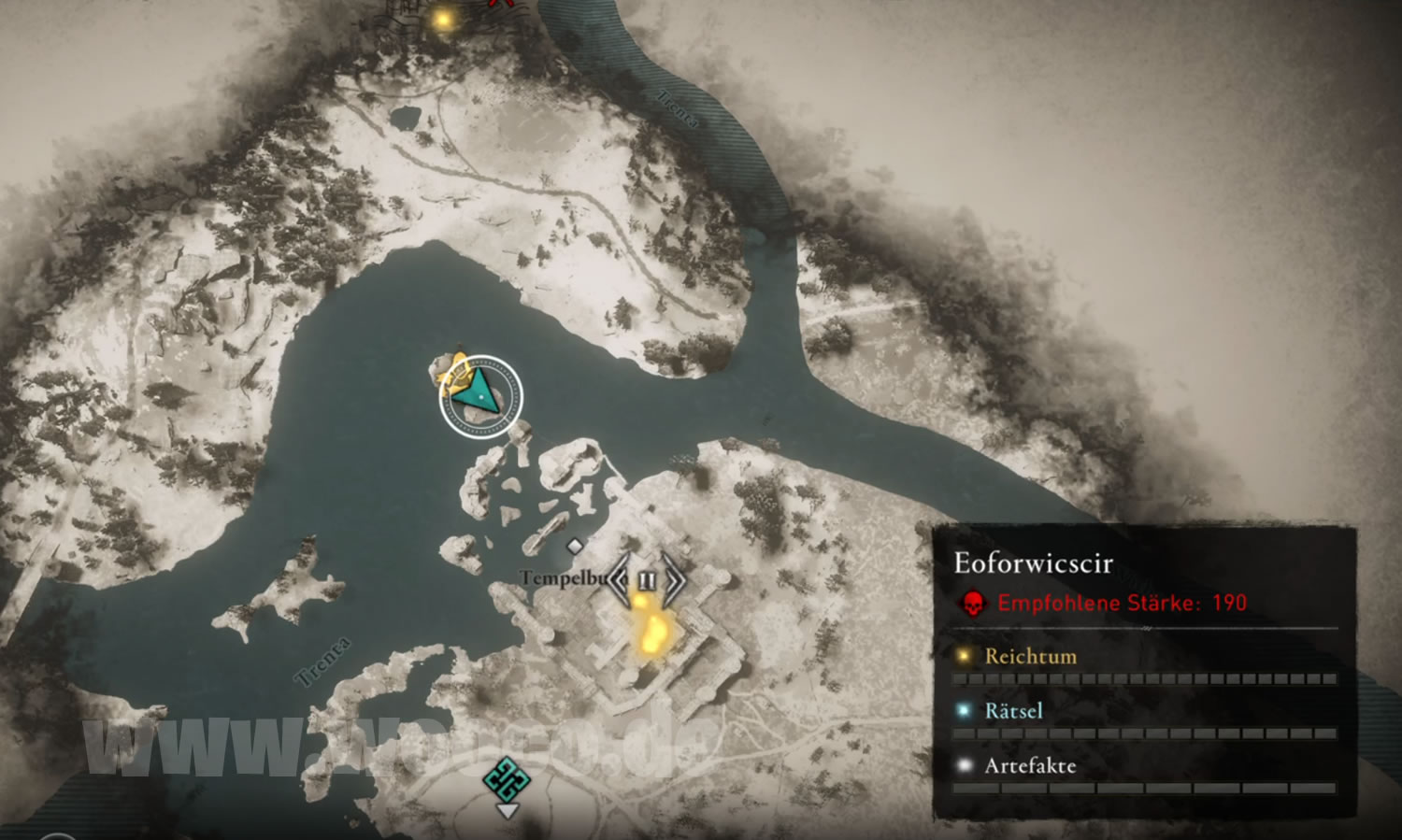
Task: Pick the gold wealth dot at the map's top edge
Action: click(443, 19)
